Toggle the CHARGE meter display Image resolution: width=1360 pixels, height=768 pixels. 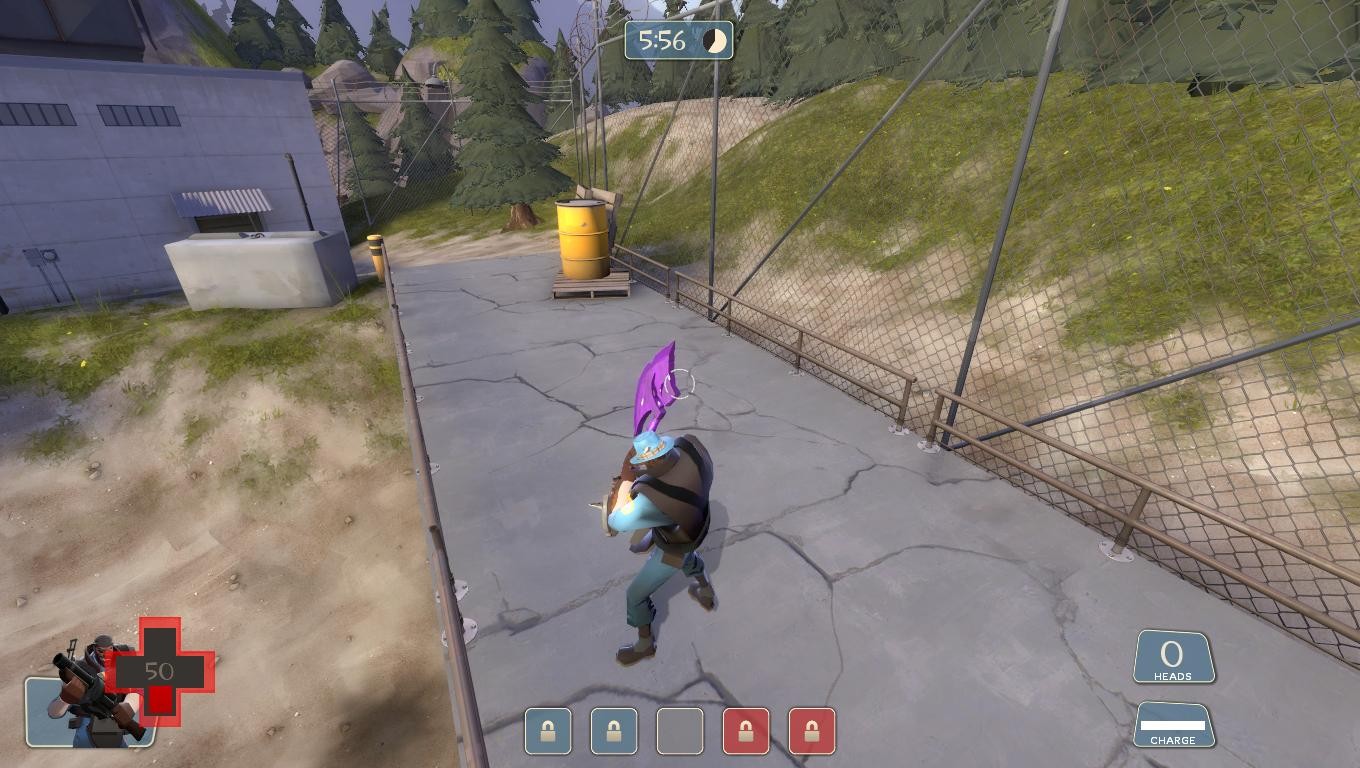click(x=1176, y=725)
